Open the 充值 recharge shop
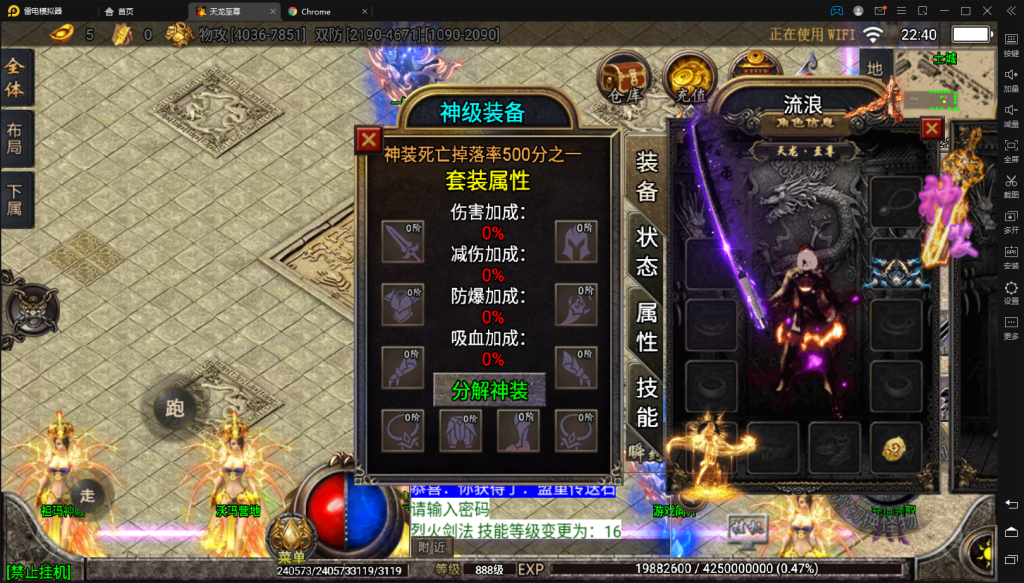Screen dimensions: 1024x583 689,79
